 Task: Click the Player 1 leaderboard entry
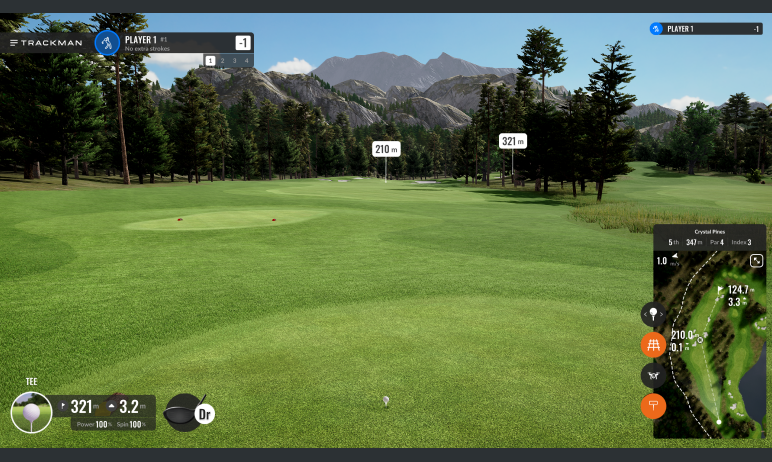705,29
